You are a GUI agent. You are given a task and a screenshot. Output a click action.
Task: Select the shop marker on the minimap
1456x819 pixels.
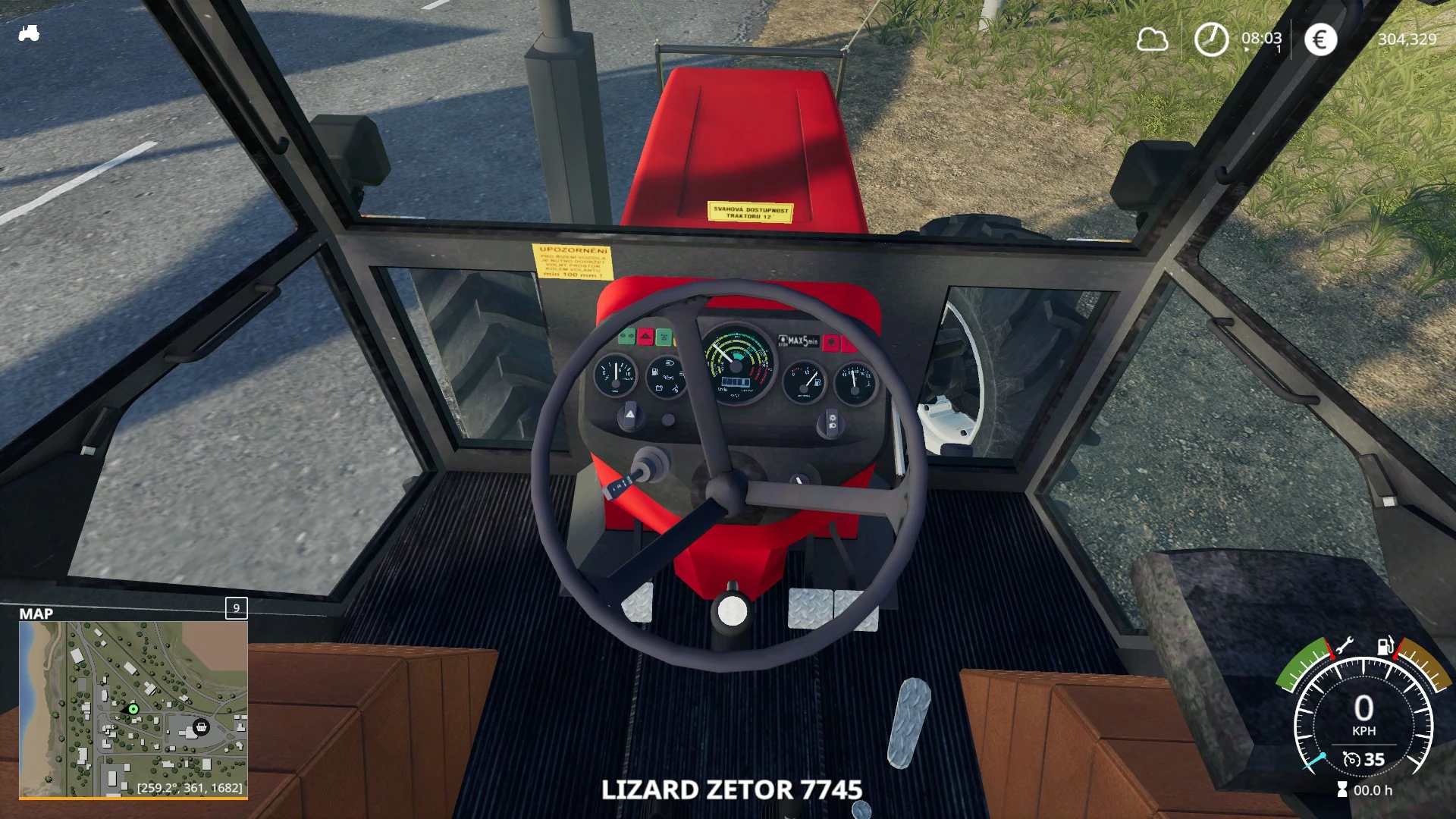[x=201, y=727]
